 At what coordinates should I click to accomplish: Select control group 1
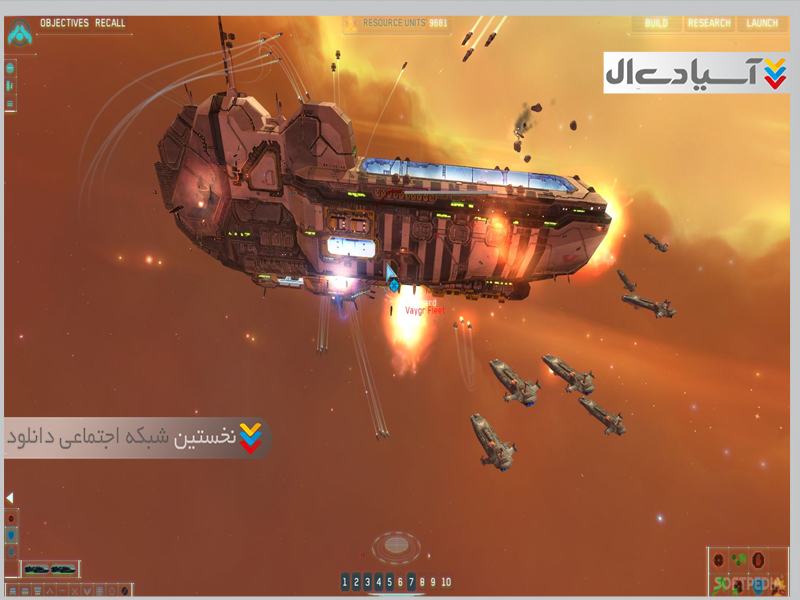click(345, 582)
